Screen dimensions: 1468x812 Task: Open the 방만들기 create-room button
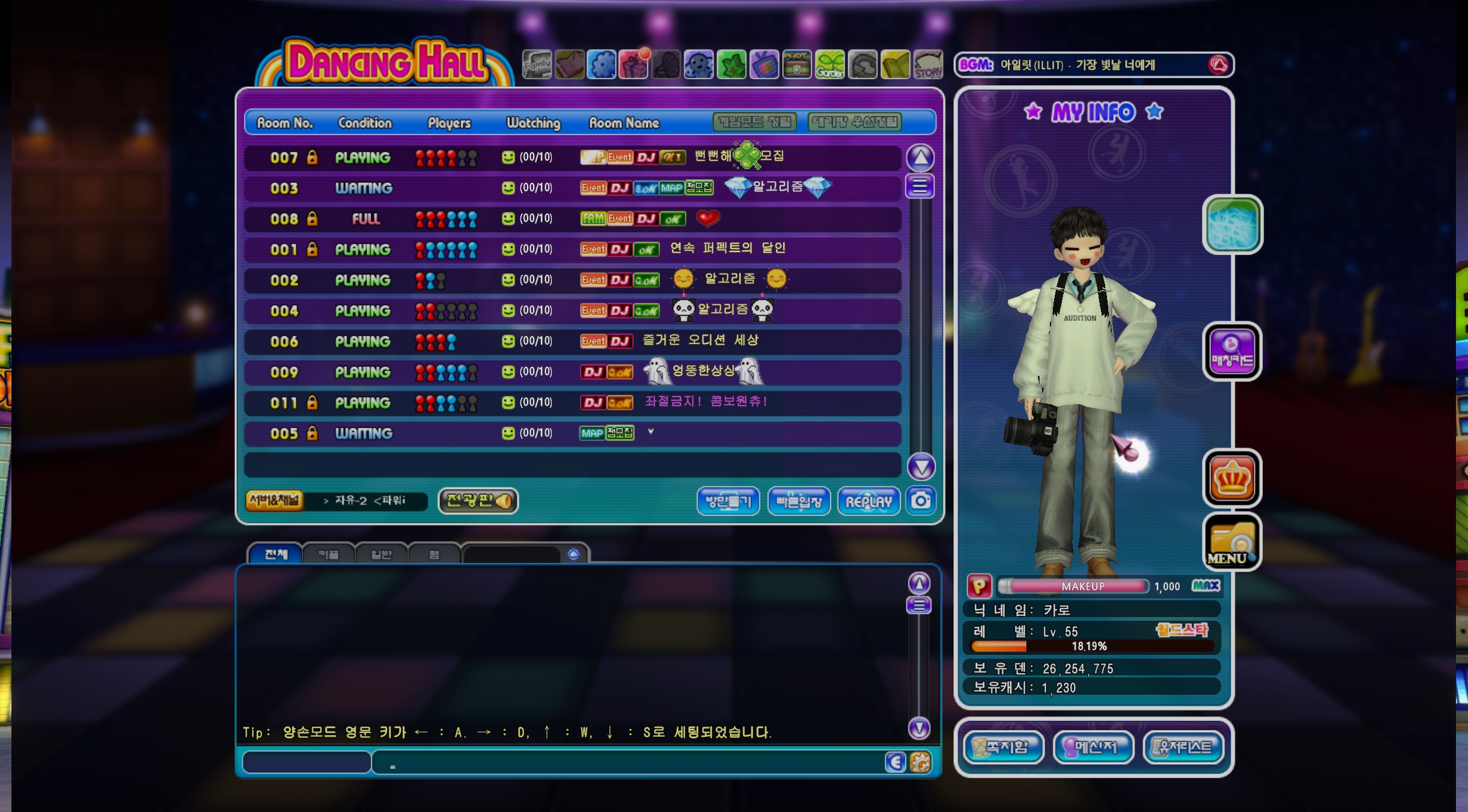tap(728, 501)
